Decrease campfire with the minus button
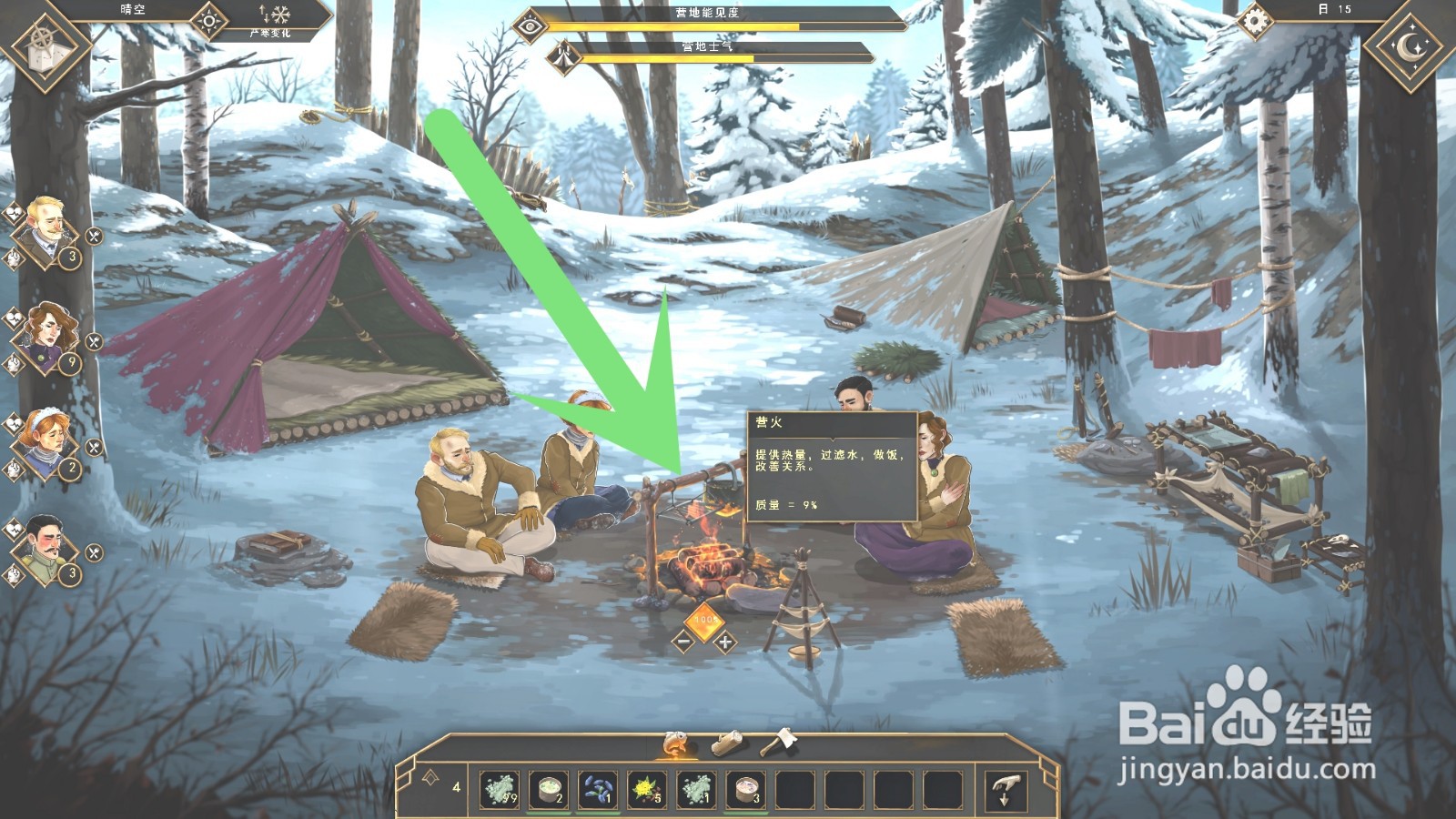This screenshot has height=819, width=1456. (683, 642)
